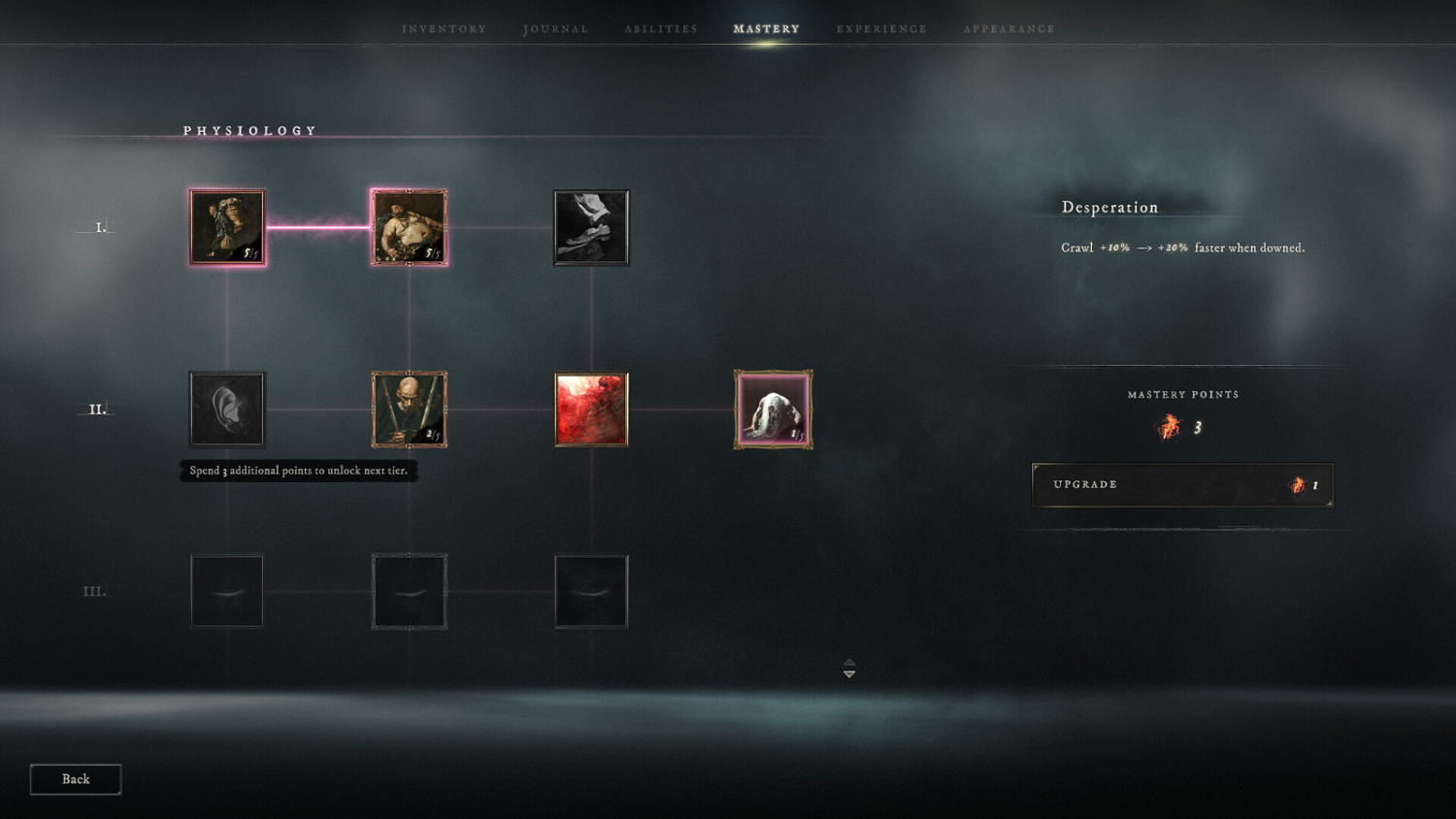Click the spend 3 additional points tooltip
This screenshot has height=819, width=1456.
tap(297, 471)
